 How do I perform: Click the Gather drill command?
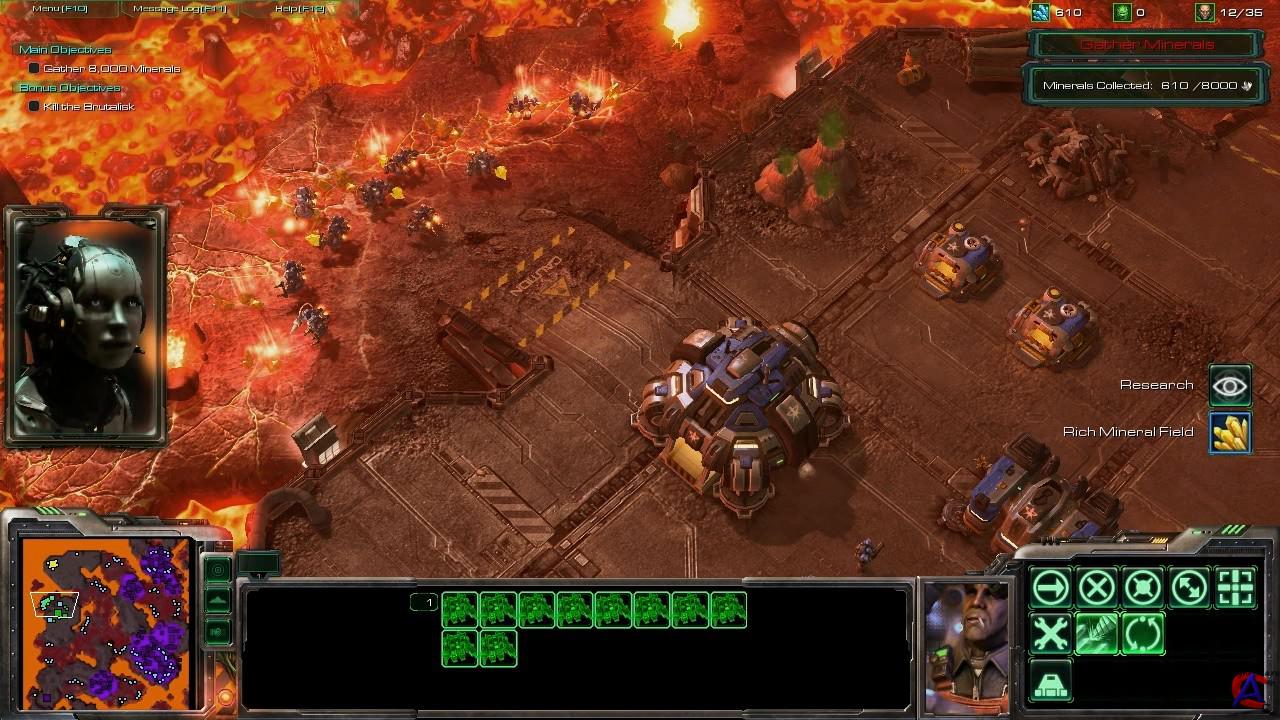(1097, 635)
